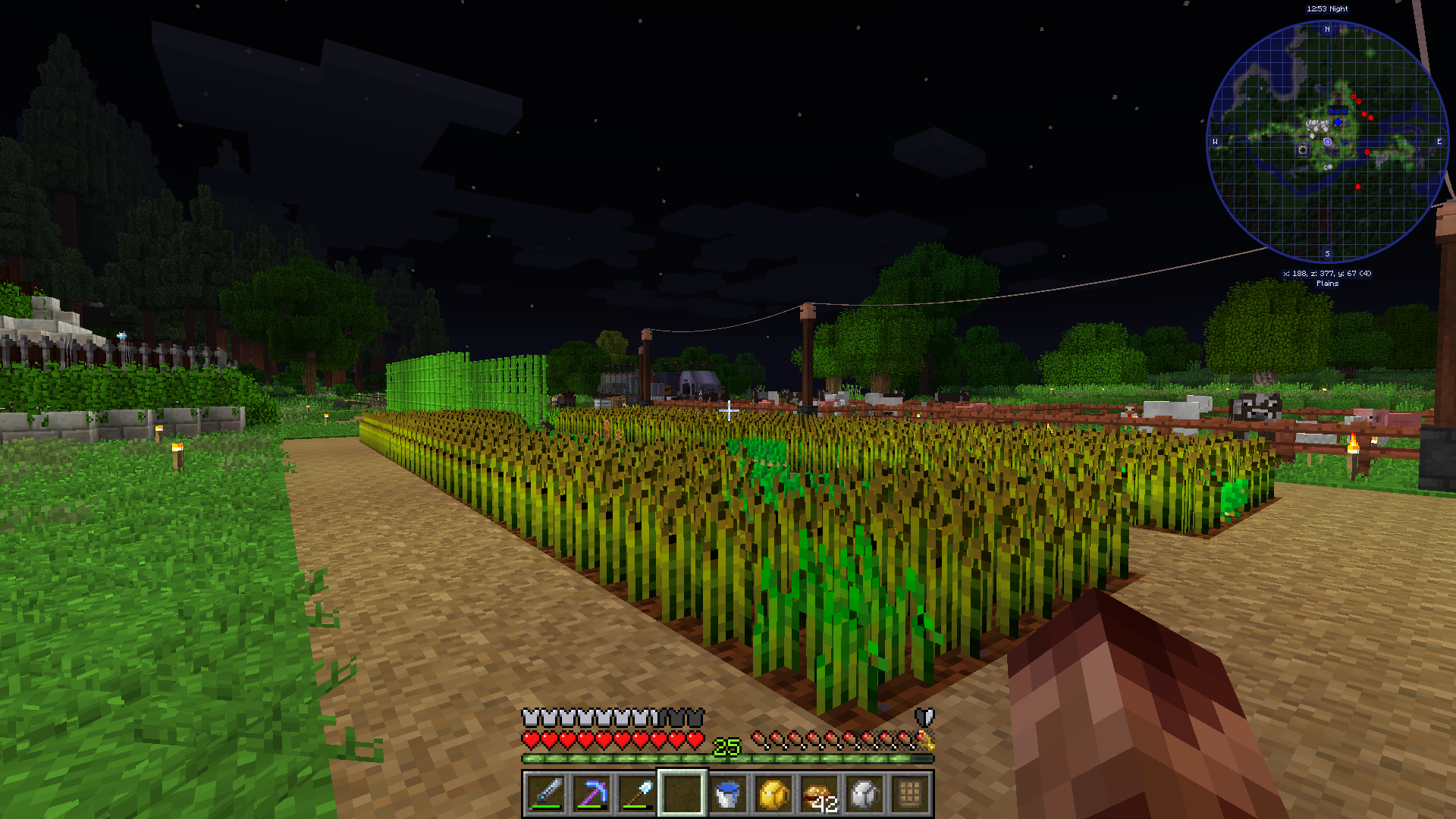Select the purple pickaxe hotbar slot
The width and height of the screenshot is (1456, 819).
tap(591, 794)
